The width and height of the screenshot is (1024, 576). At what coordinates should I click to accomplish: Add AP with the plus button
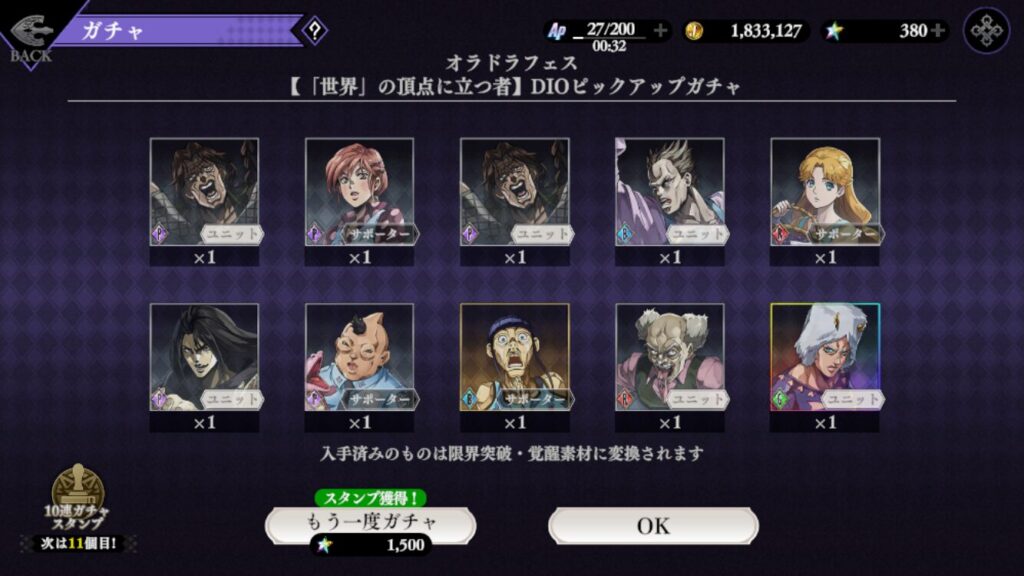[660, 31]
